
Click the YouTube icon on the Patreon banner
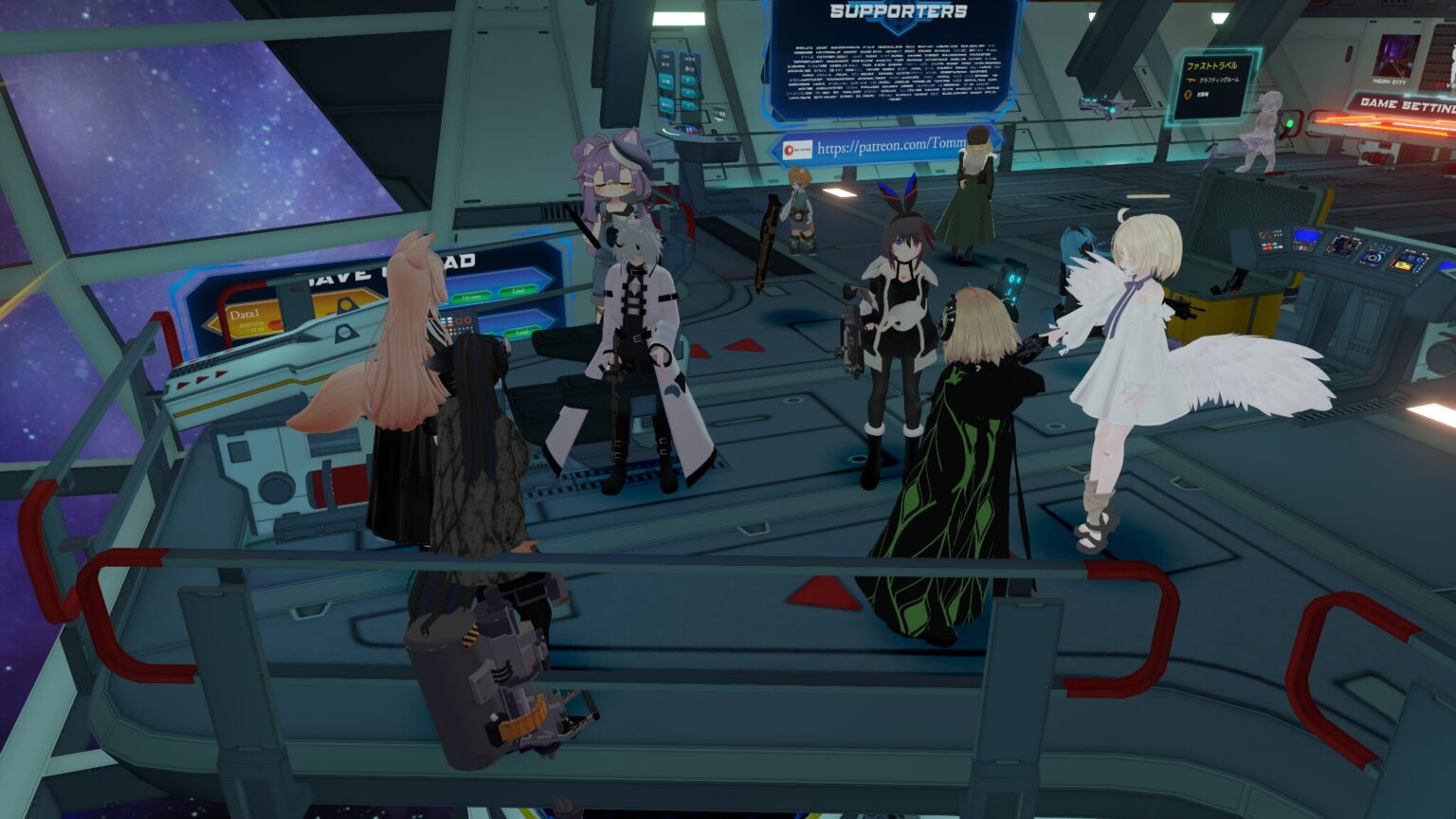[x=789, y=150]
